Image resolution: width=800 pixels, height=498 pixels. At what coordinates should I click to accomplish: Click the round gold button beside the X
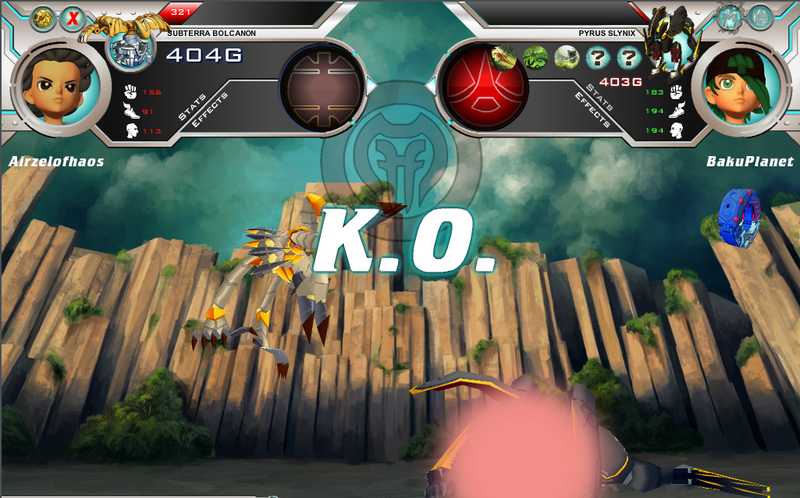point(42,18)
